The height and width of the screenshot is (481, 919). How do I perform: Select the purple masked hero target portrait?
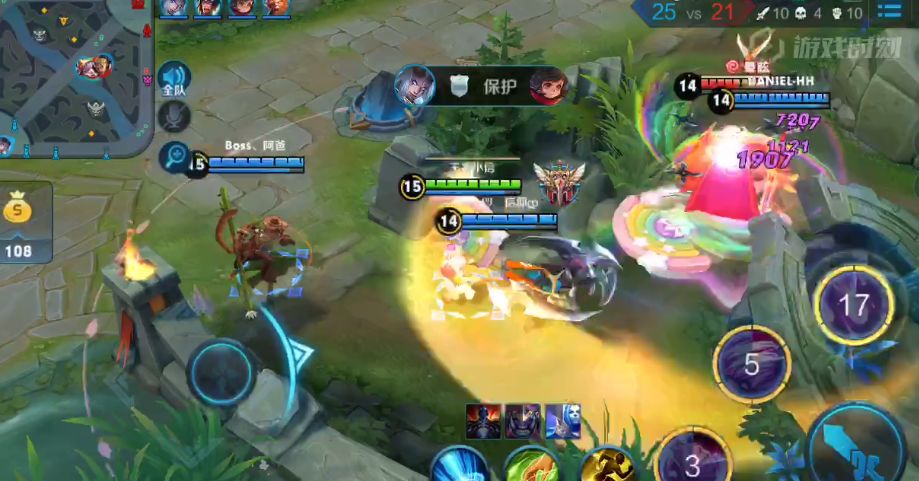click(x=523, y=421)
